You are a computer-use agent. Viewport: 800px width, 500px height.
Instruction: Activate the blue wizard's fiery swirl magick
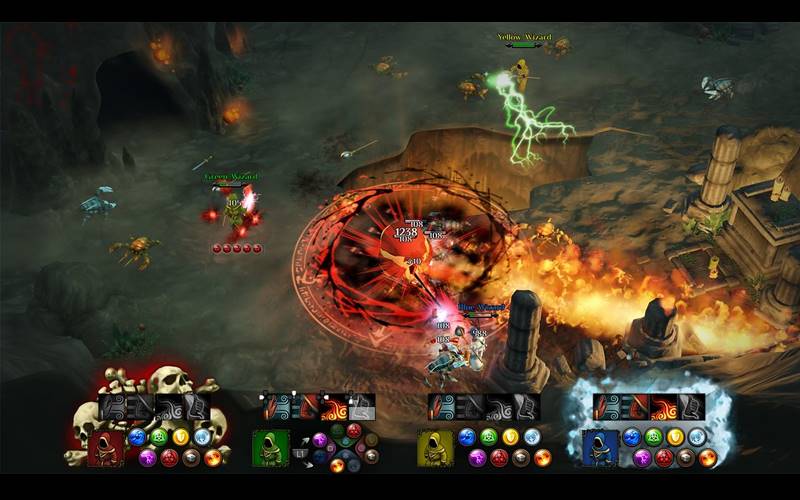click(x=664, y=407)
